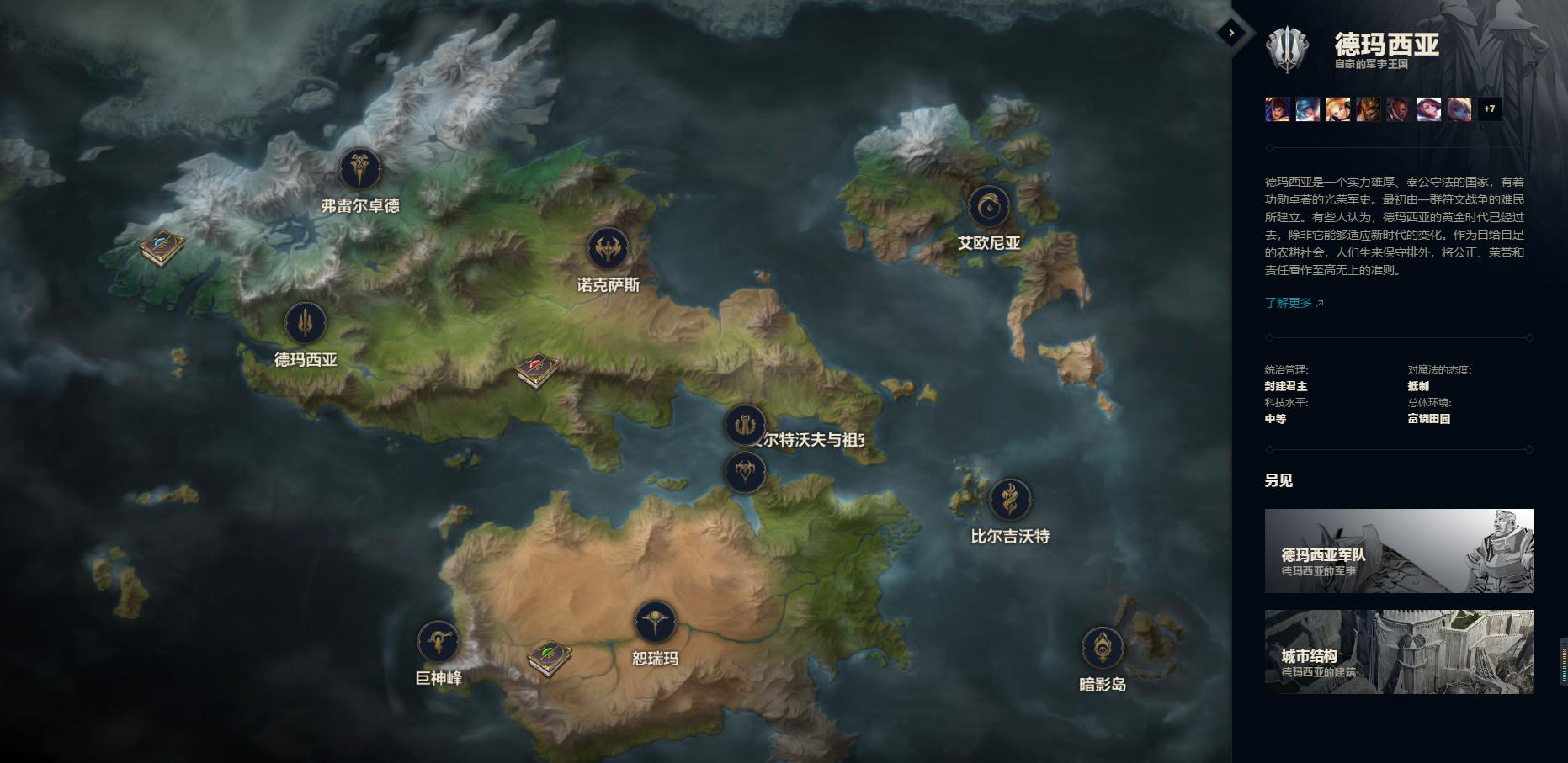Open the Shadow Isles marker (暗影岛)

coord(1102,649)
